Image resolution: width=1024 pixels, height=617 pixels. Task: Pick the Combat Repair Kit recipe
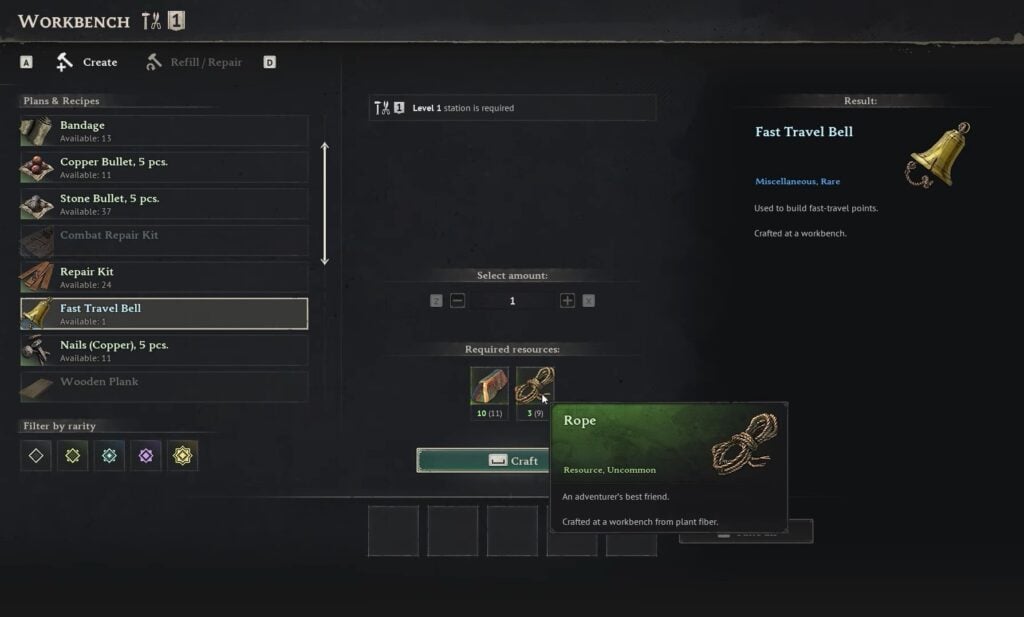click(164, 240)
